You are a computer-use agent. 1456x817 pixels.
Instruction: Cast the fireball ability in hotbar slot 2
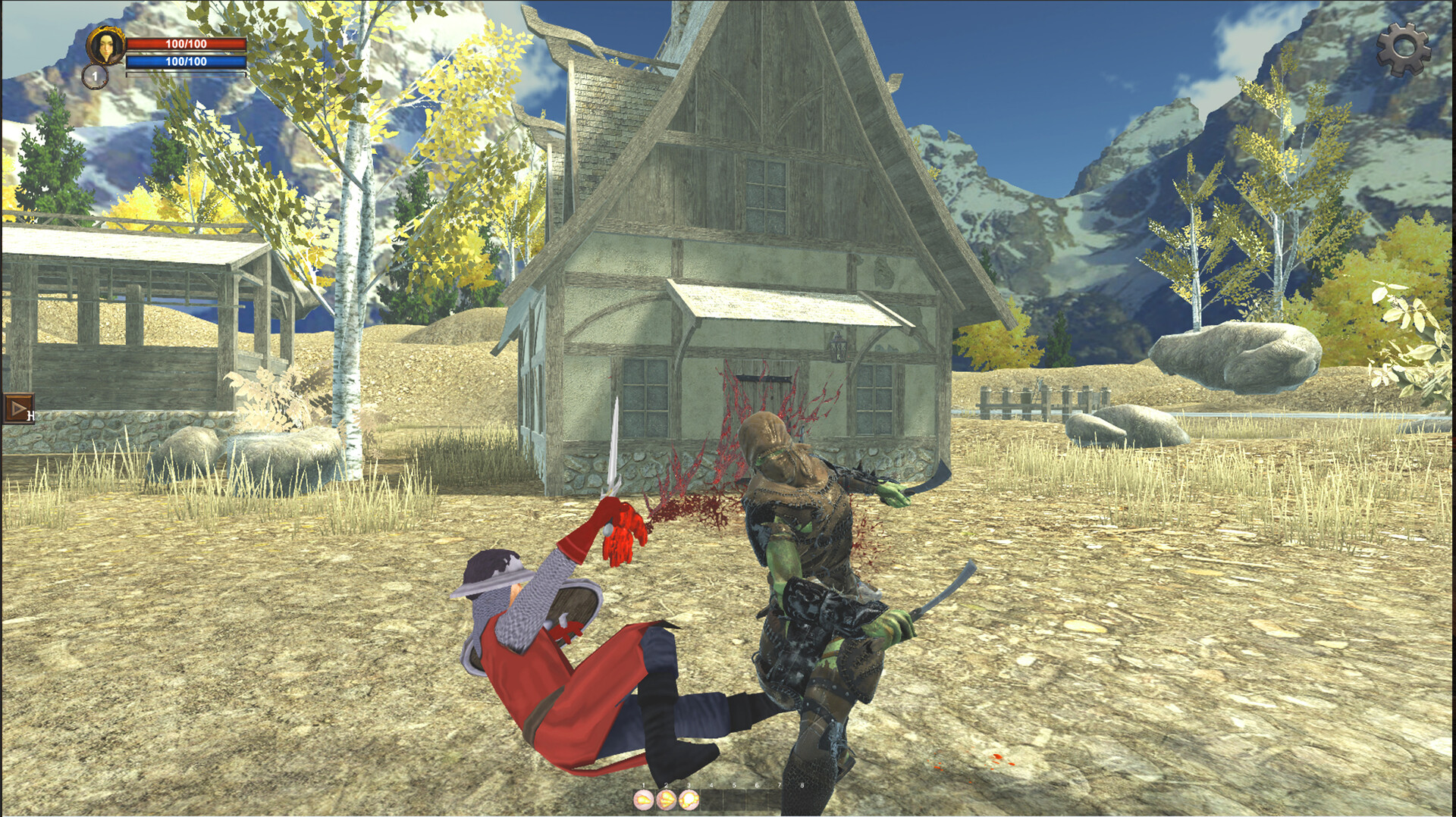click(x=666, y=800)
